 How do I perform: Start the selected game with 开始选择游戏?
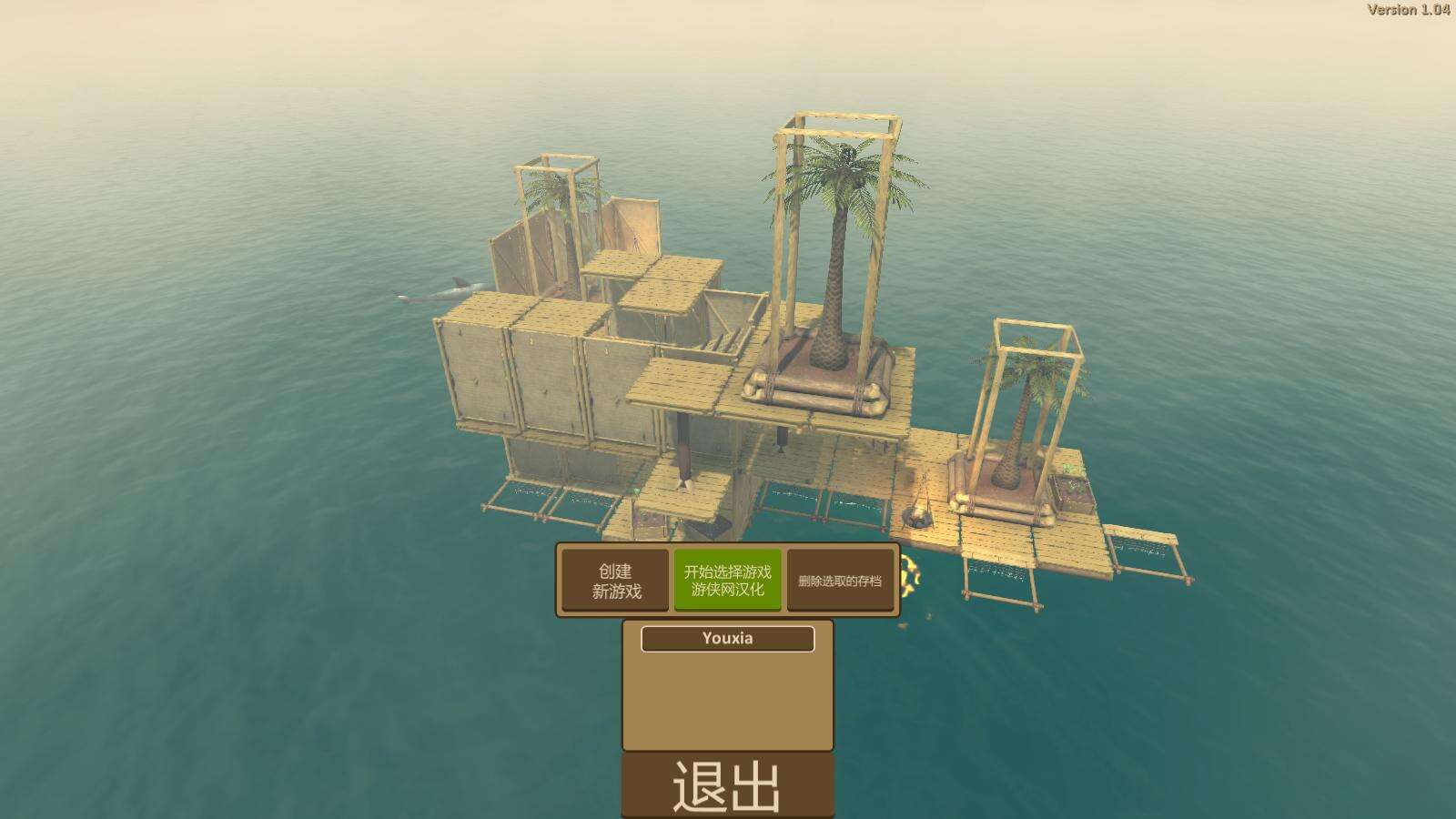coord(727,581)
